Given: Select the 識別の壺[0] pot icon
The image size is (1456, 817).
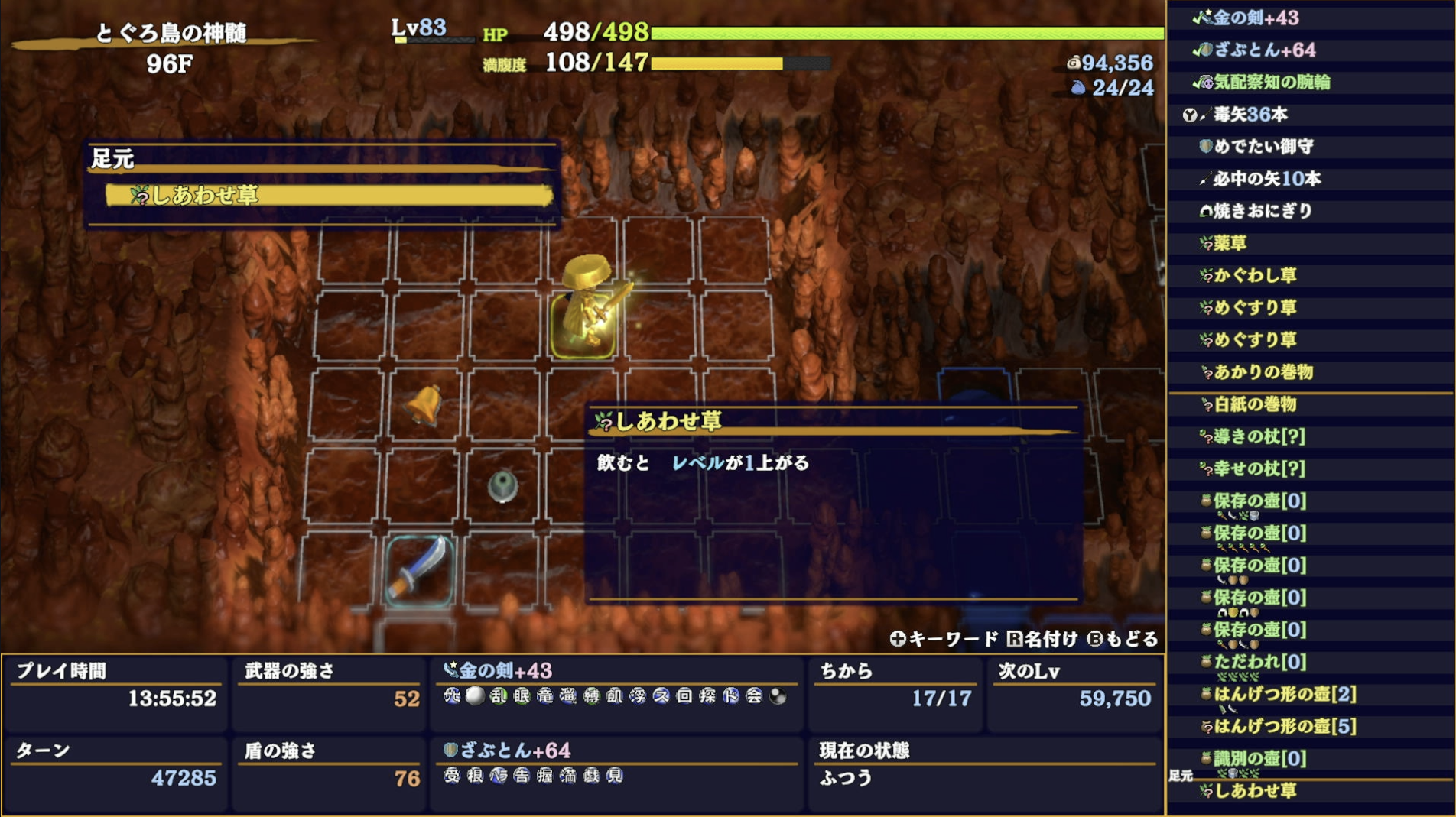Looking at the screenshot, I should pyautogui.click(x=1205, y=757).
